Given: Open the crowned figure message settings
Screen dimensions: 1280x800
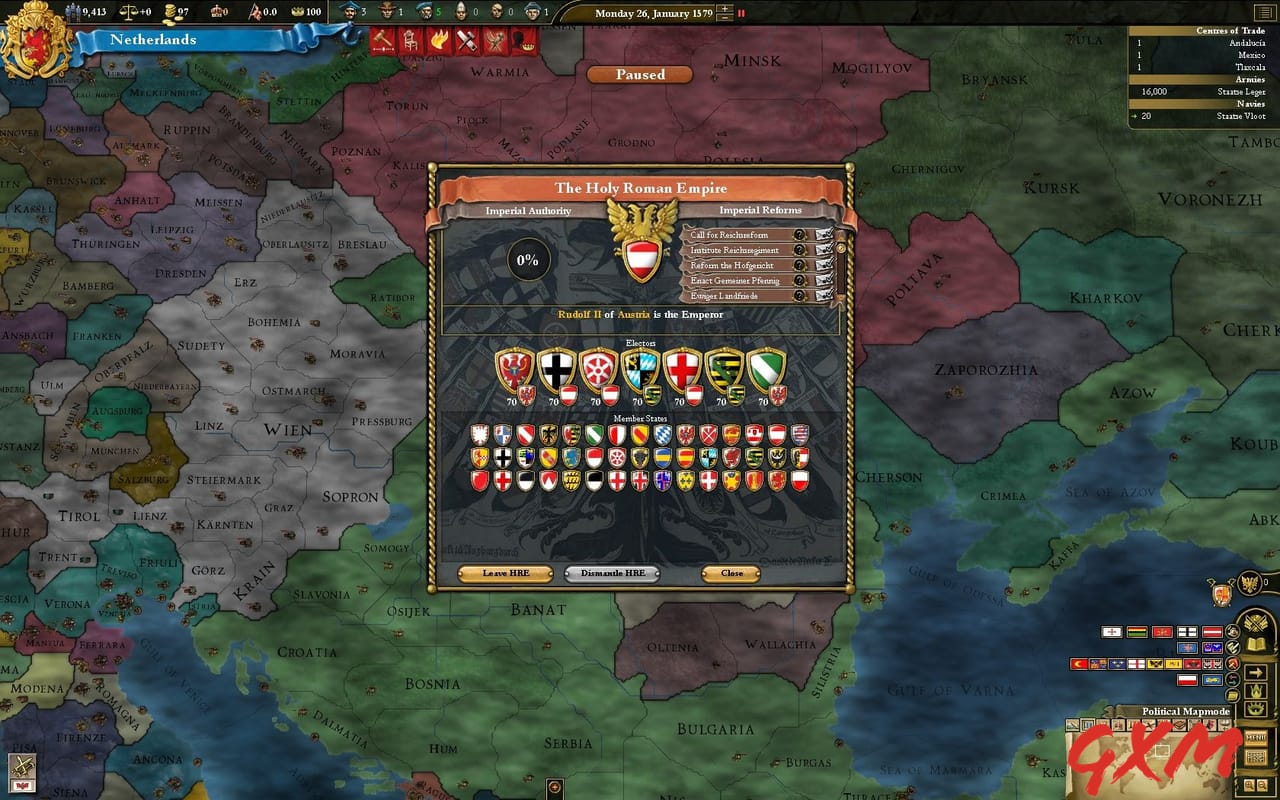Looking at the screenshot, I should tap(524, 42).
